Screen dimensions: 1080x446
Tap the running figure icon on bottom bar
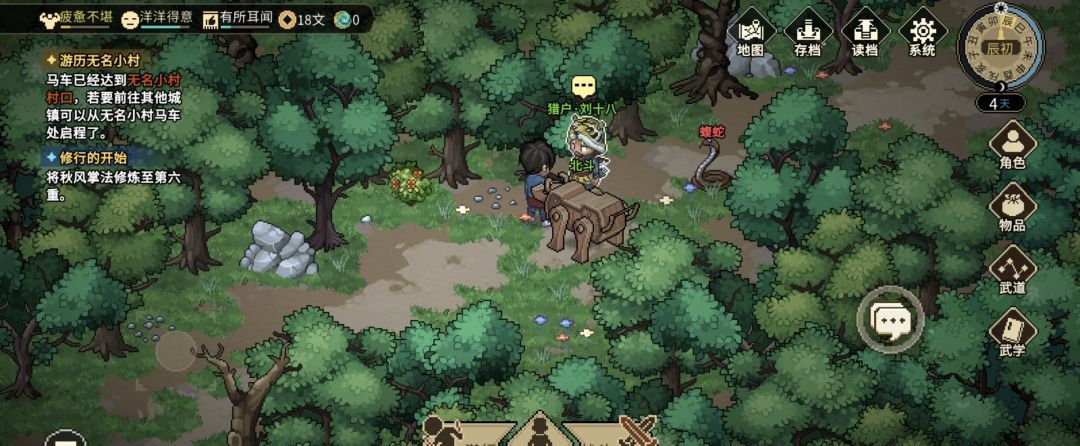(440, 432)
